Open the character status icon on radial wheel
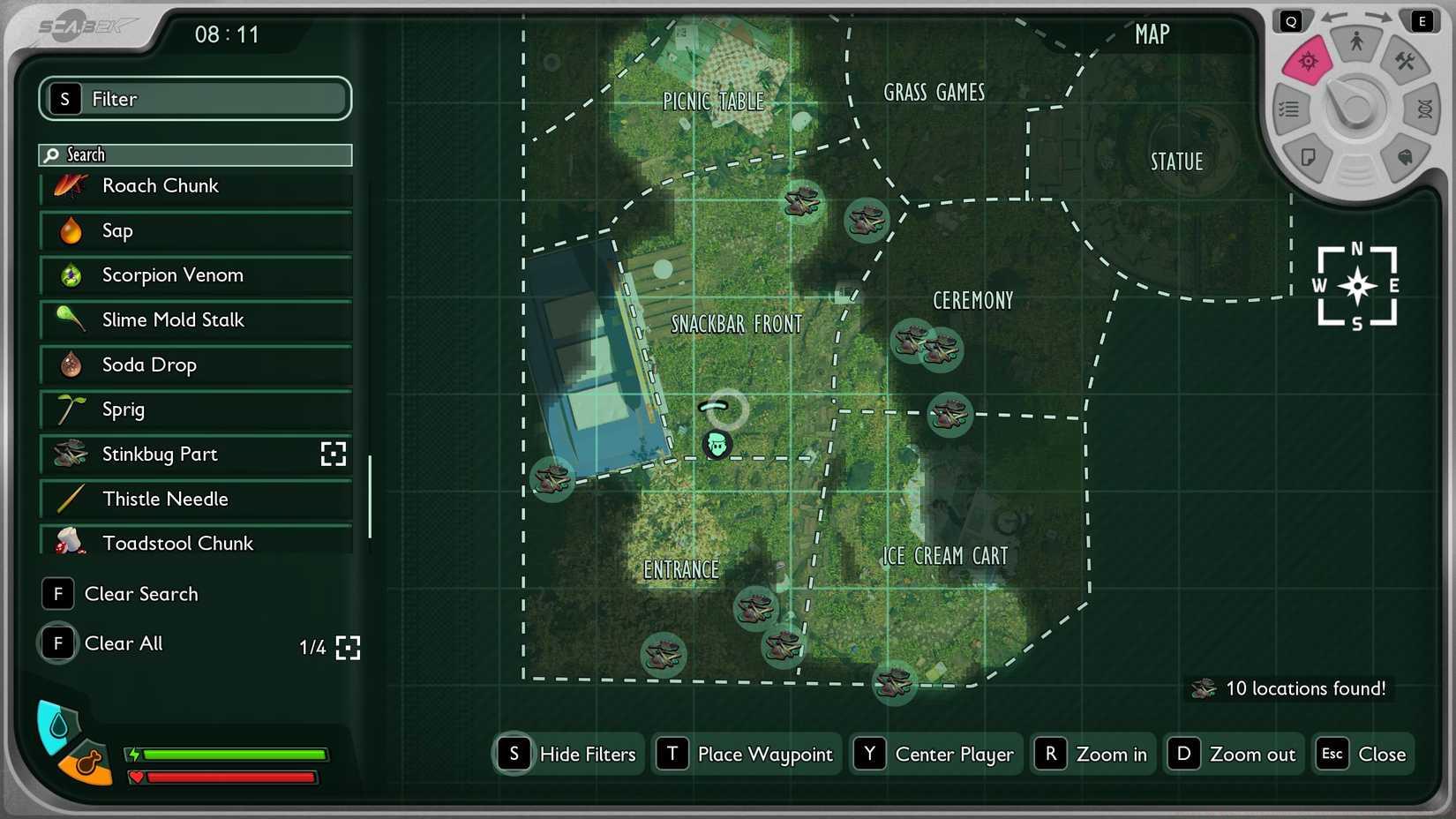Viewport: 1456px width, 819px height. (x=1356, y=39)
